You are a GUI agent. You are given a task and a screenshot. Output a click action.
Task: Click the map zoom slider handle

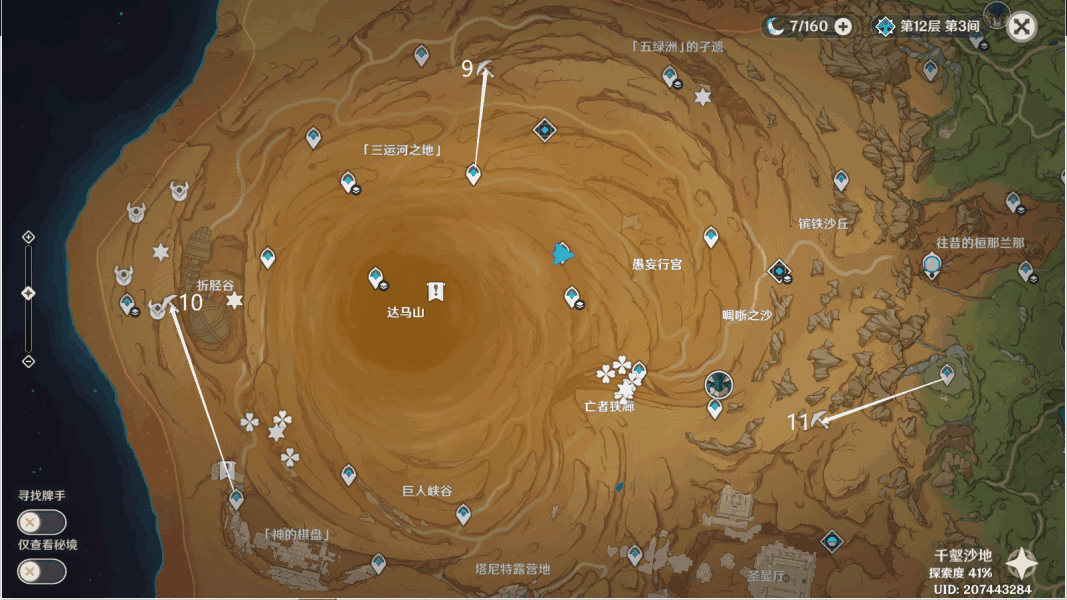[x=28, y=293]
